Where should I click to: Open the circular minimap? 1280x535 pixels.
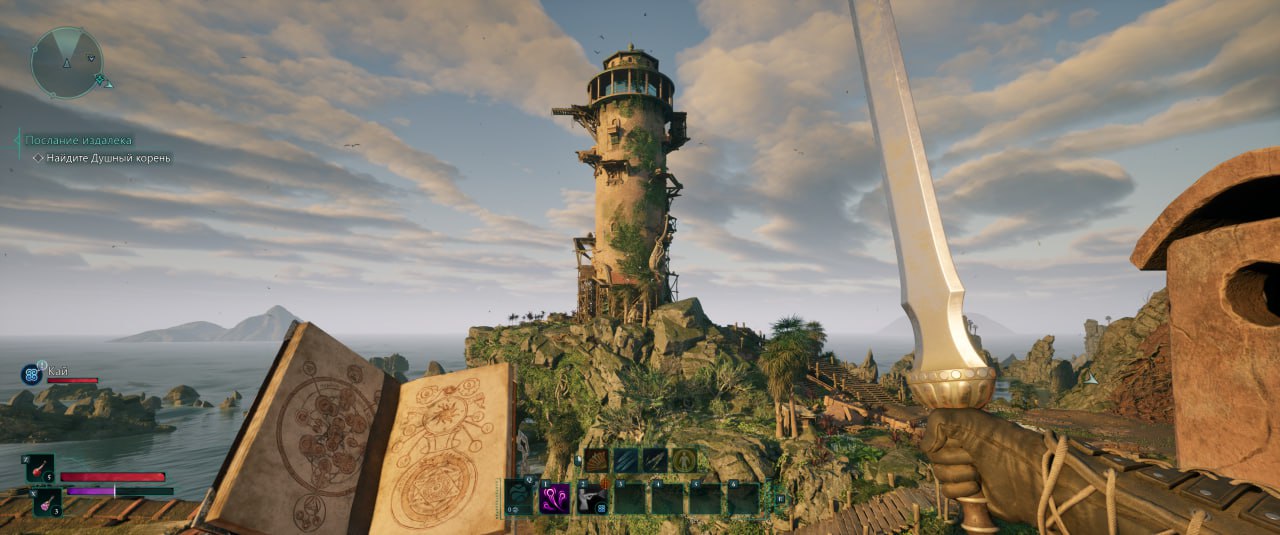pos(67,62)
